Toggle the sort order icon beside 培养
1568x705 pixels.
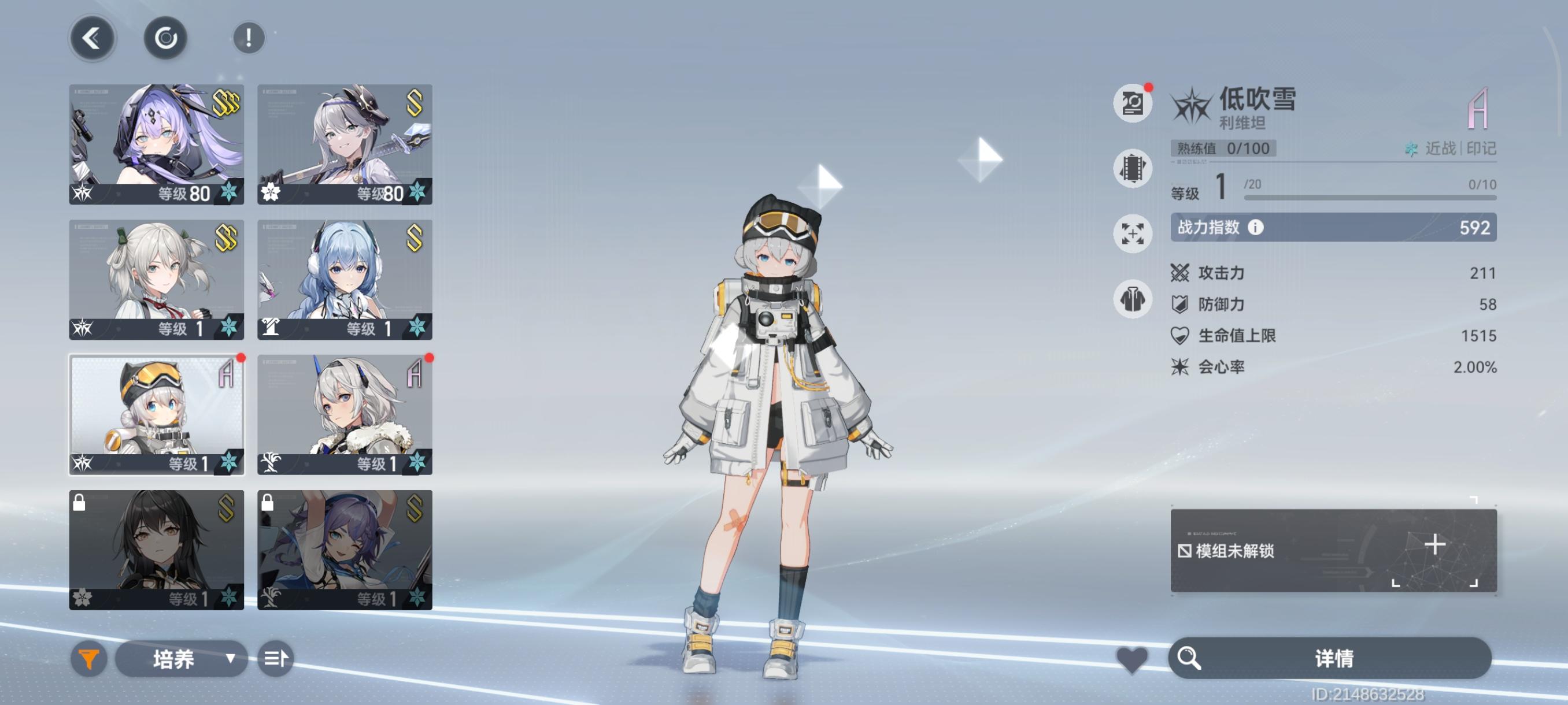pos(275,658)
